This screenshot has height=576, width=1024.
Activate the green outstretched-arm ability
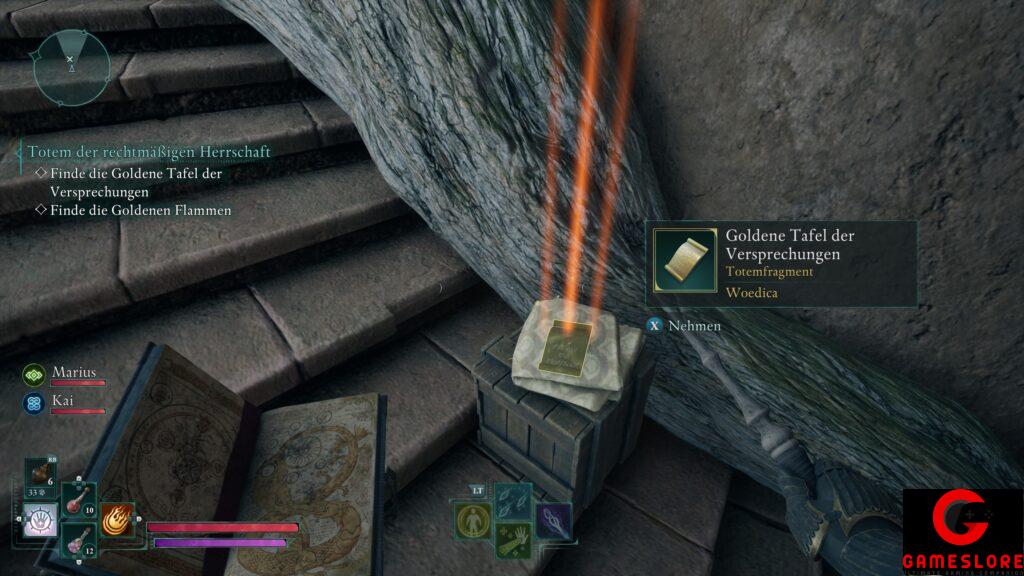coord(512,541)
